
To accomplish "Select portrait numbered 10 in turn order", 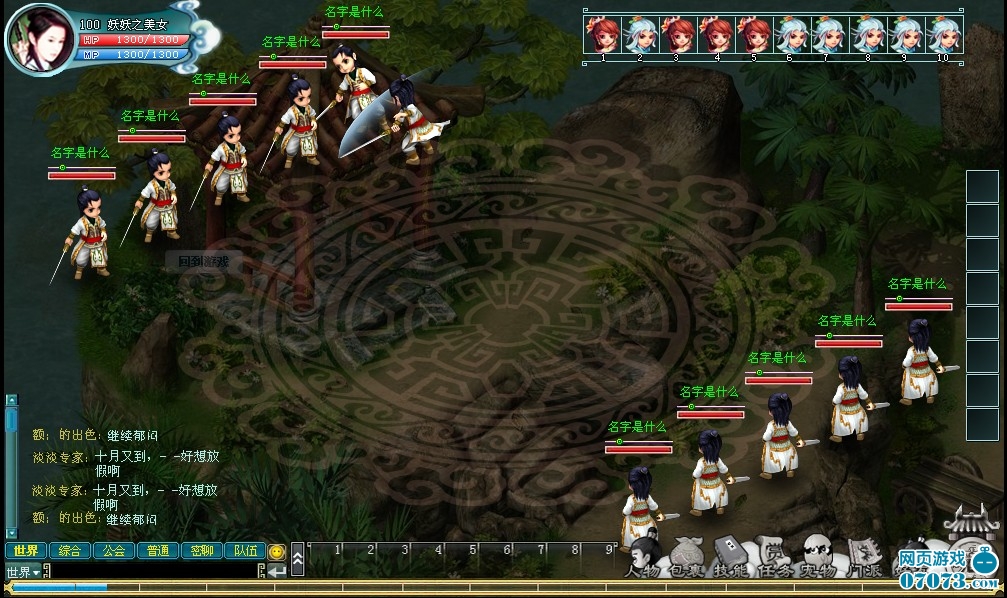I will click(942, 34).
